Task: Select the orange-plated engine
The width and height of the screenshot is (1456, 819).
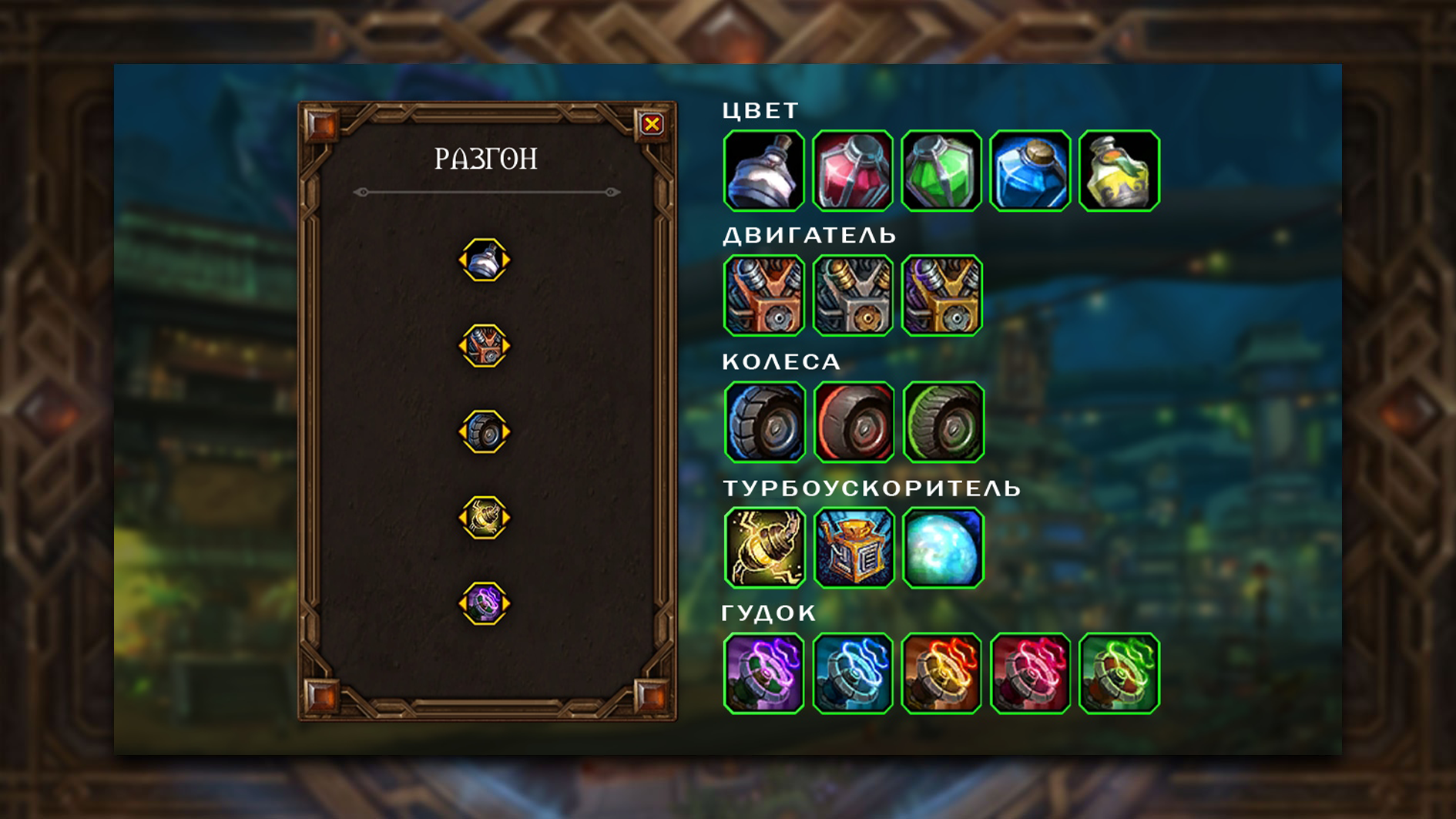Action: (x=763, y=296)
